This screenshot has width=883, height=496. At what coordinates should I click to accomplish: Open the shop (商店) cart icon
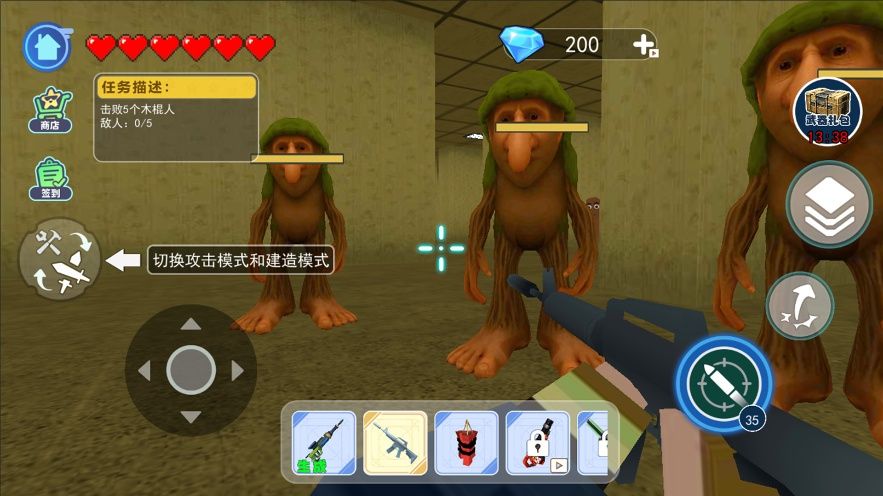[49, 108]
